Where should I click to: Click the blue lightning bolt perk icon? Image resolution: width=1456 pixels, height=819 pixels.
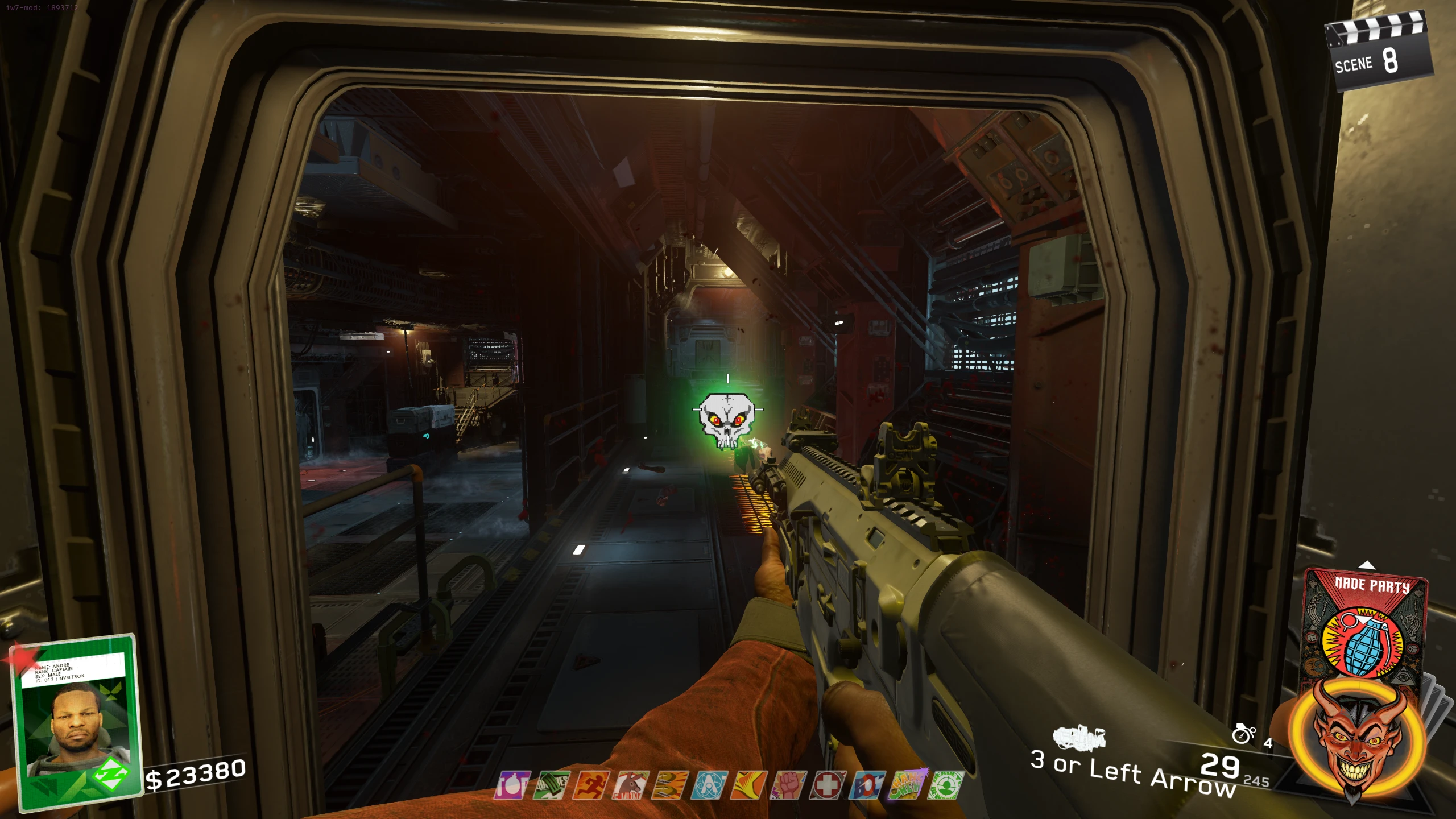tap(867, 786)
